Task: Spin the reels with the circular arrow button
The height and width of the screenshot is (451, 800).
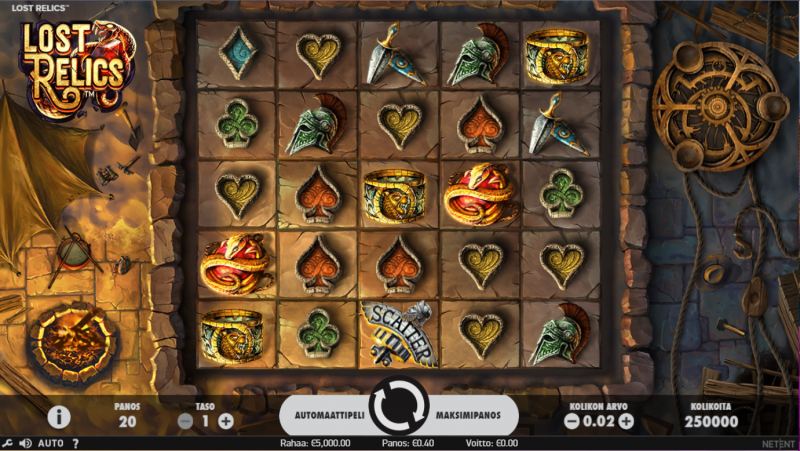Action: pos(399,410)
